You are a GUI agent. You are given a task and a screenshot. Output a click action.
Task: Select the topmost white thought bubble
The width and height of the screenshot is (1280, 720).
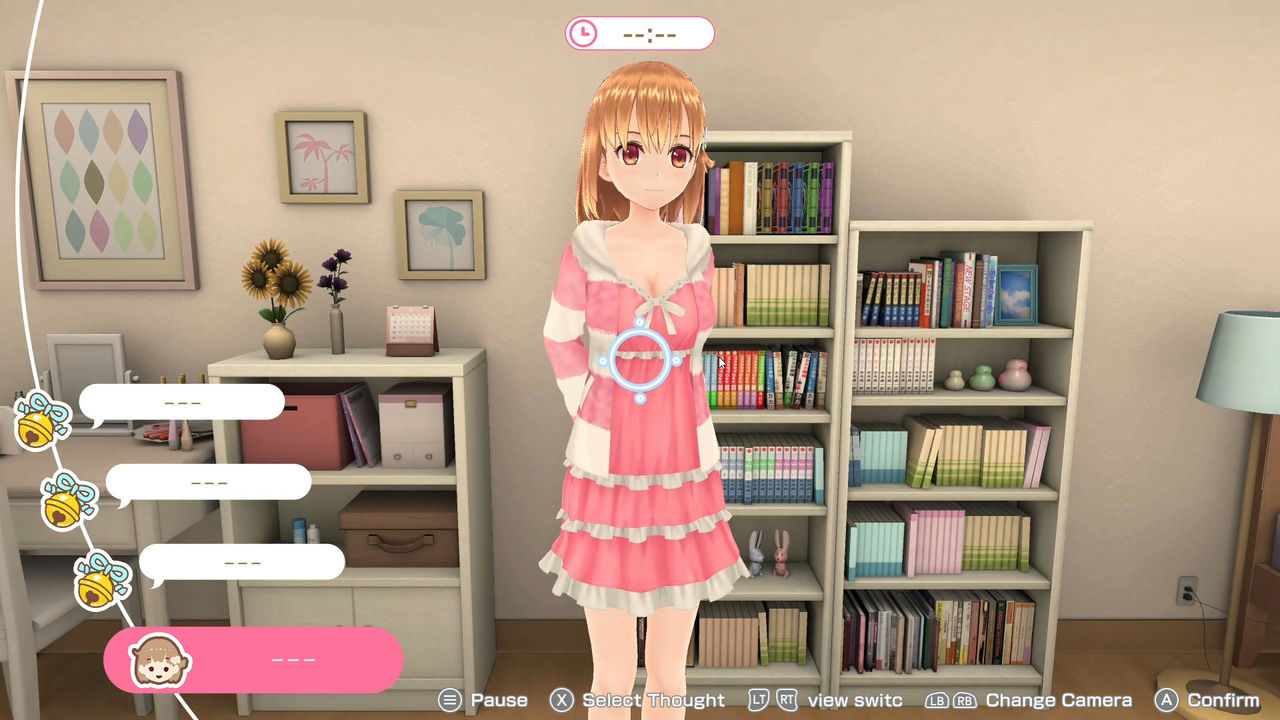[183, 401]
